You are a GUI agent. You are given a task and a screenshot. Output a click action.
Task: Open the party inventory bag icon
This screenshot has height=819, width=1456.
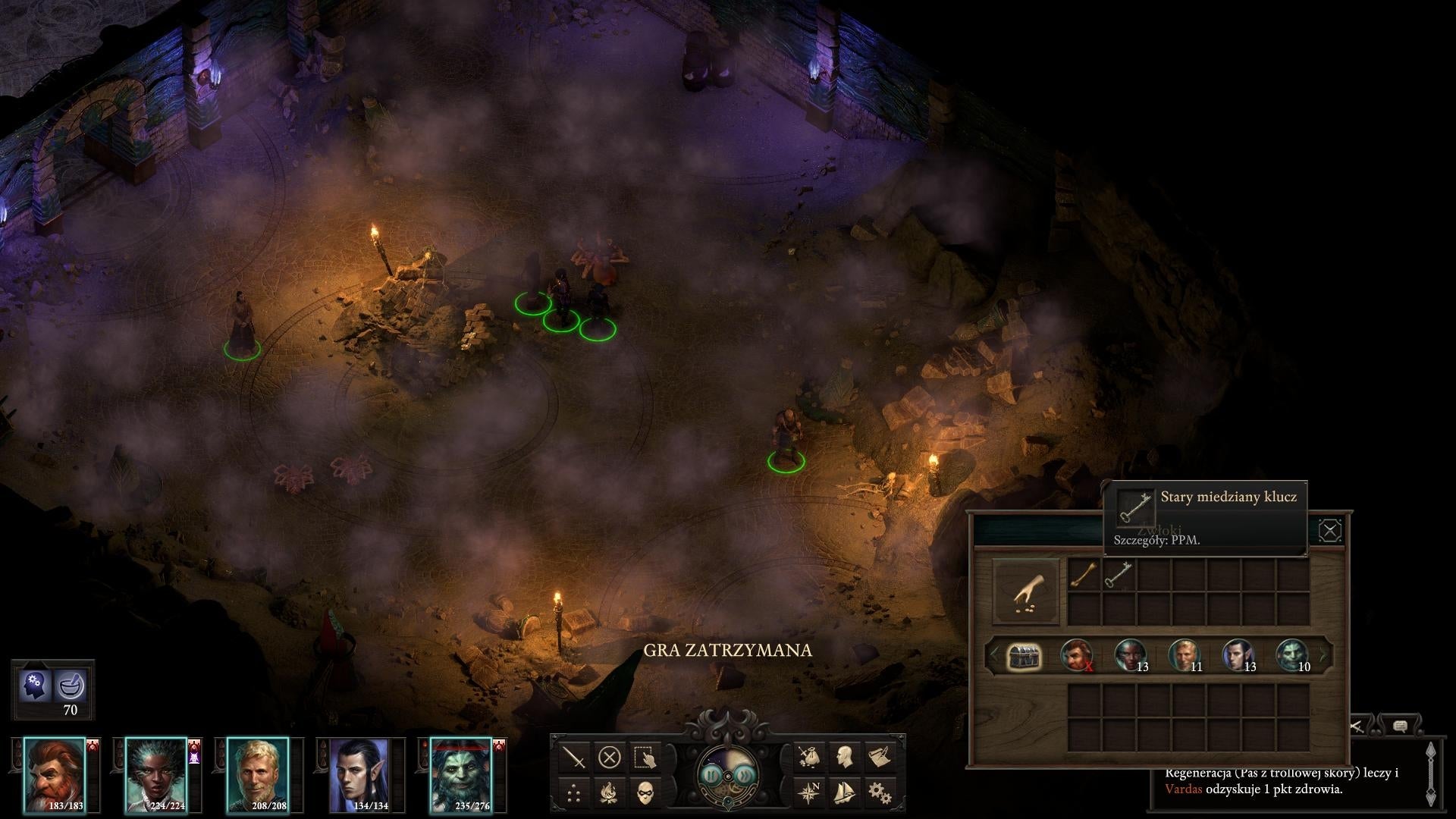[808, 757]
